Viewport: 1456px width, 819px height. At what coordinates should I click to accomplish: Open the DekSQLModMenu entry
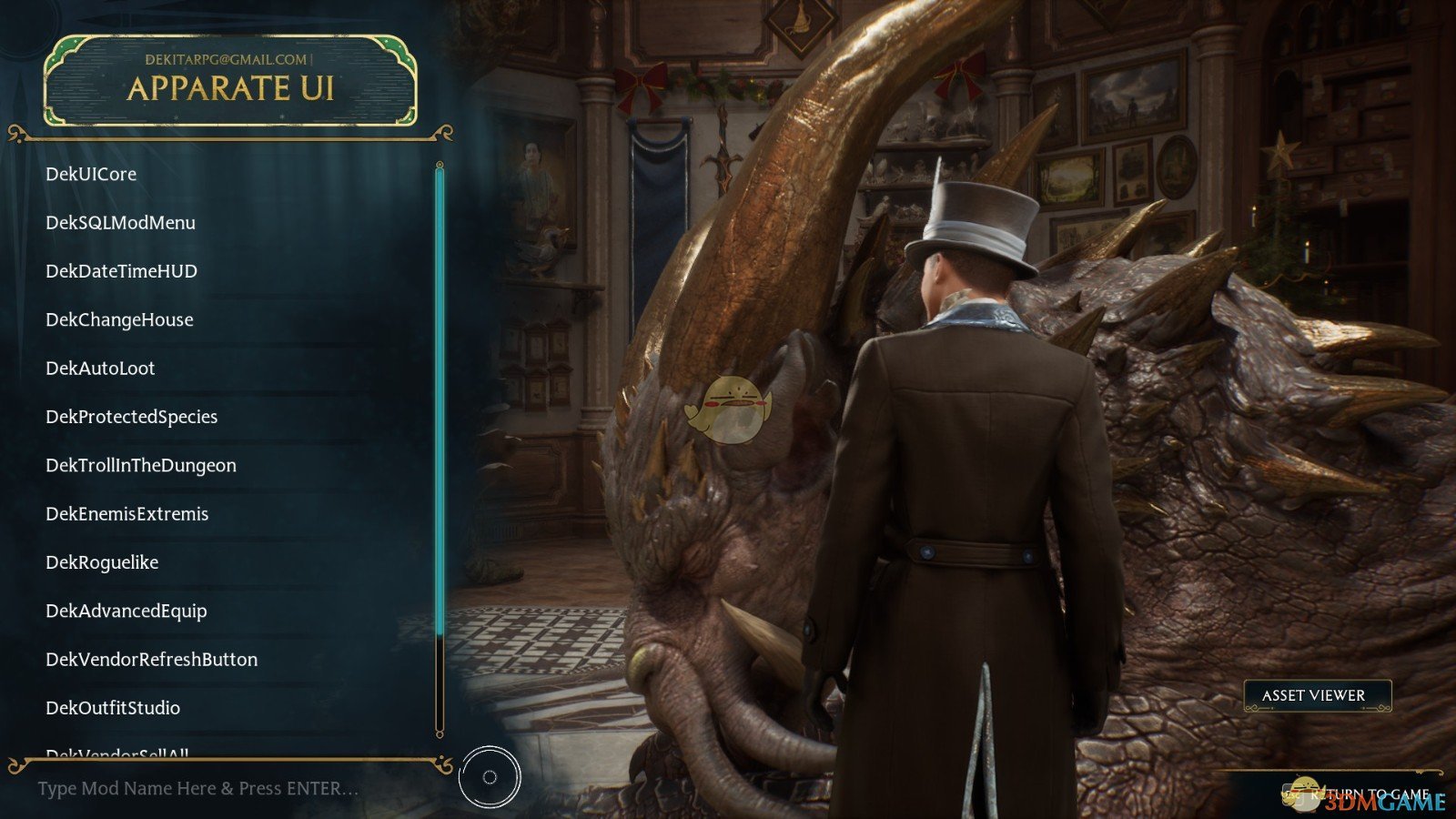tap(120, 222)
